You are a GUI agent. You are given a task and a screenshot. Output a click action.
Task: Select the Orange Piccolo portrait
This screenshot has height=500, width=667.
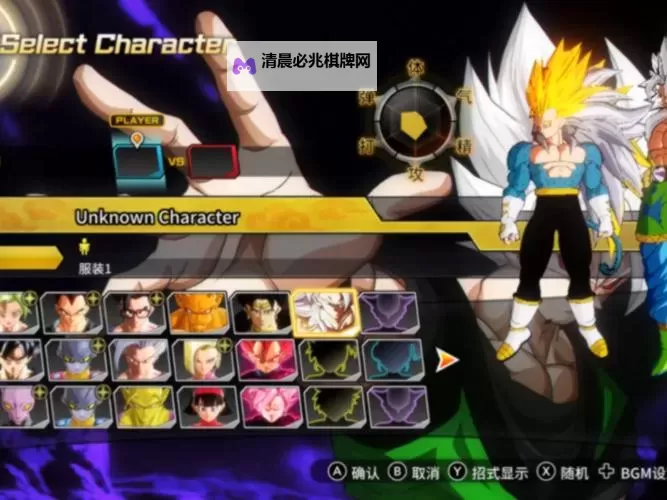coord(198,312)
